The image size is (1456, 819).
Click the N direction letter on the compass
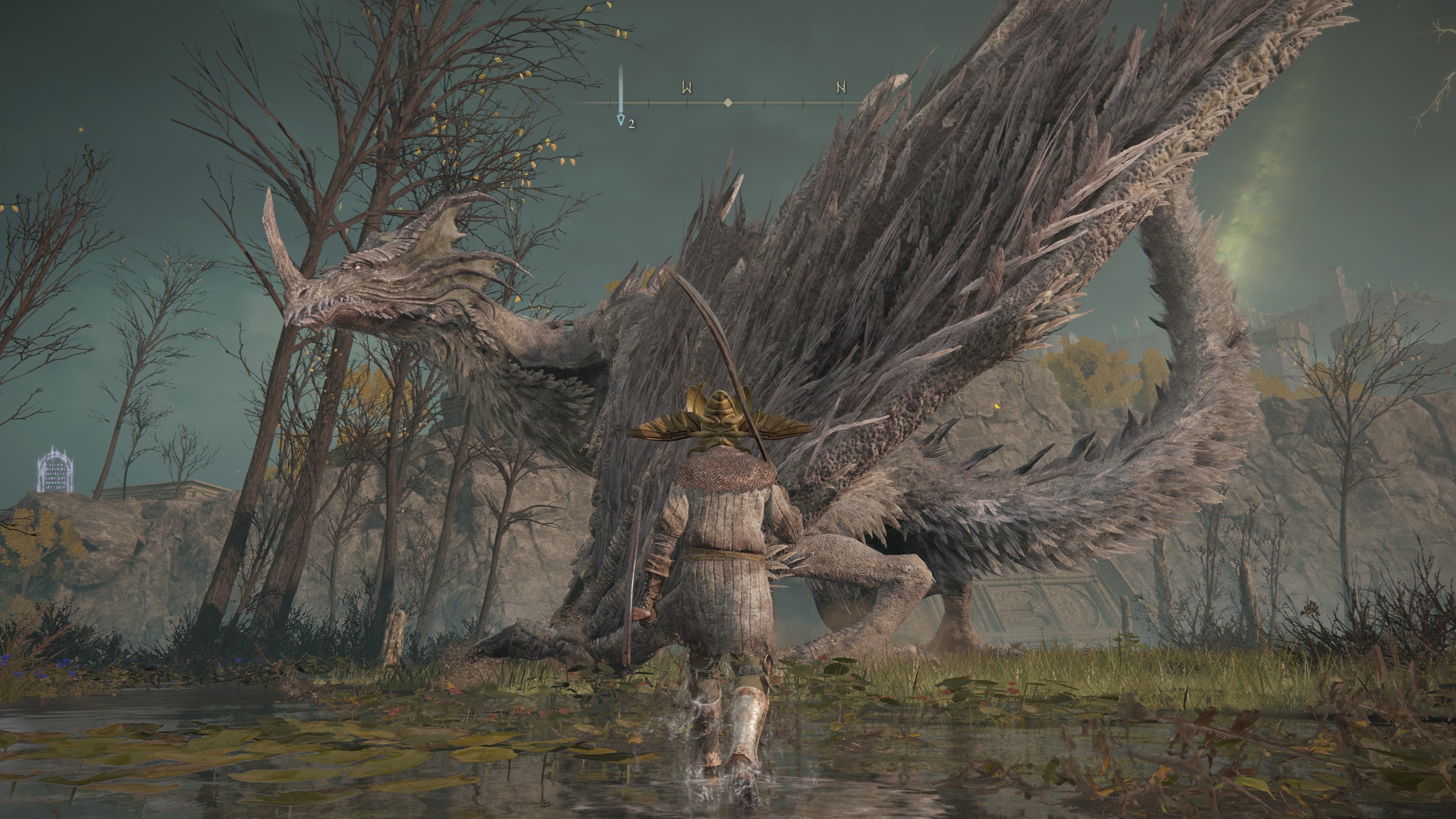click(x=841, y=88)
